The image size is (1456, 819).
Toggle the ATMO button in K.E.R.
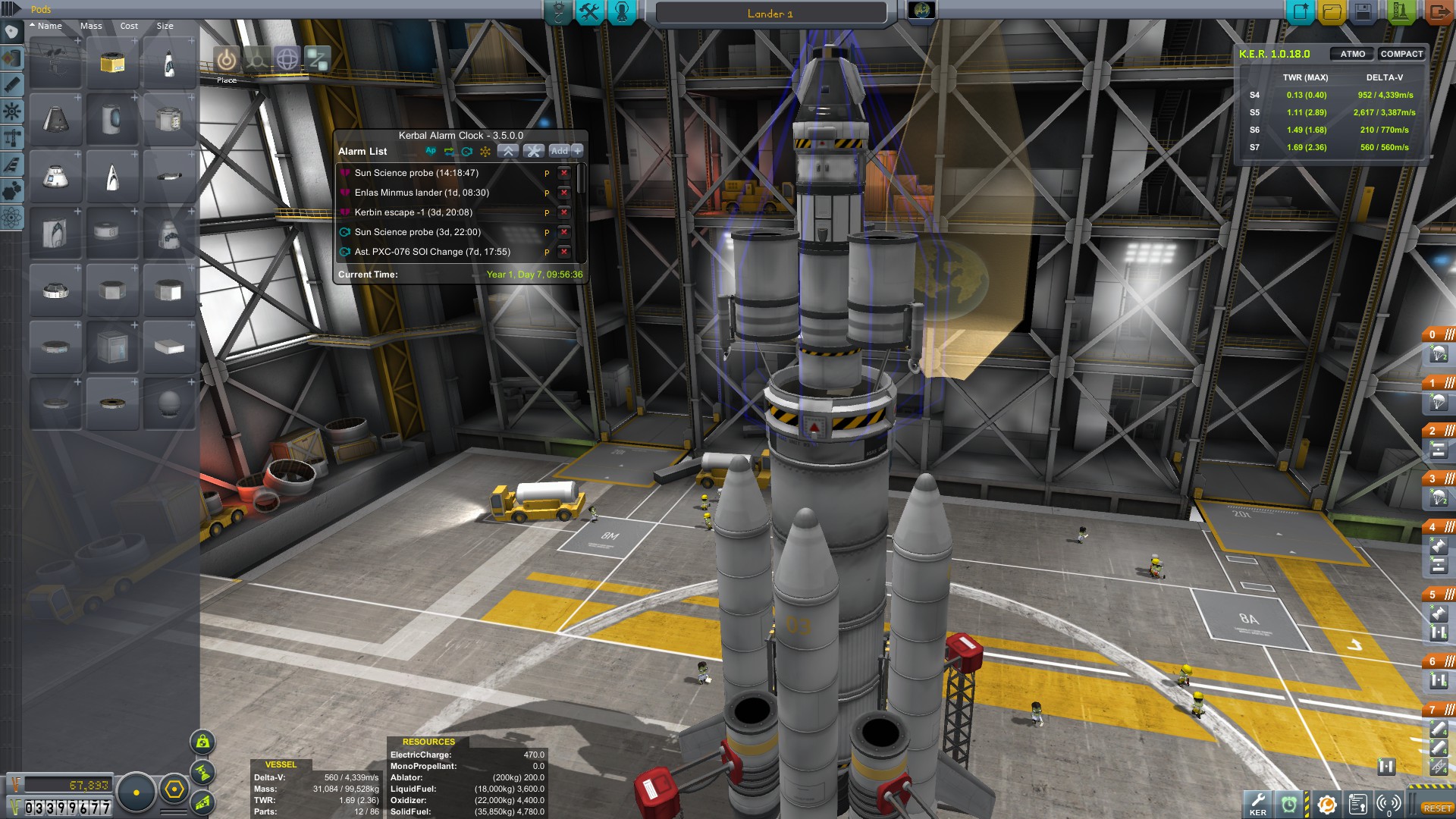tap(1352, 54)
